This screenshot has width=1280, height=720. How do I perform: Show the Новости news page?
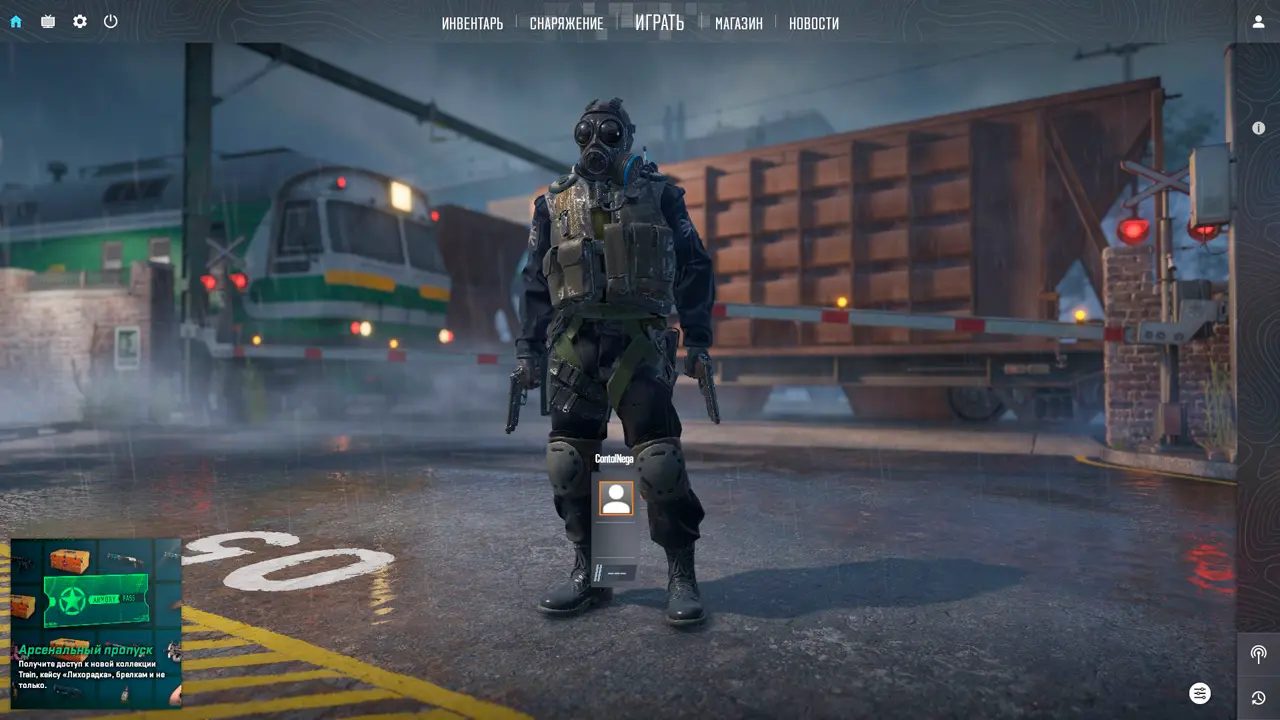(813, 23)
